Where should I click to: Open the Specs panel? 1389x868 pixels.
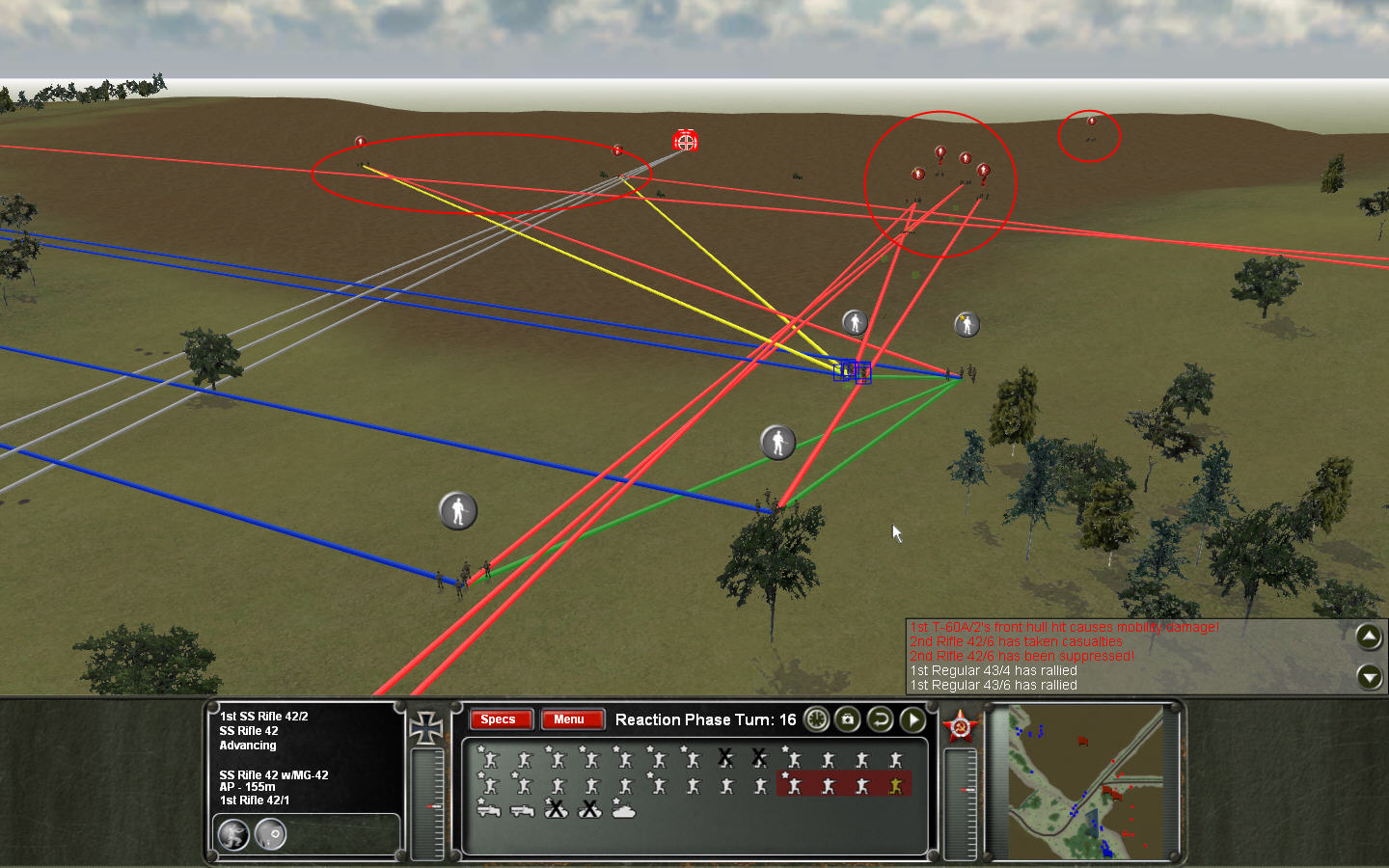click(x=499, y=719)
